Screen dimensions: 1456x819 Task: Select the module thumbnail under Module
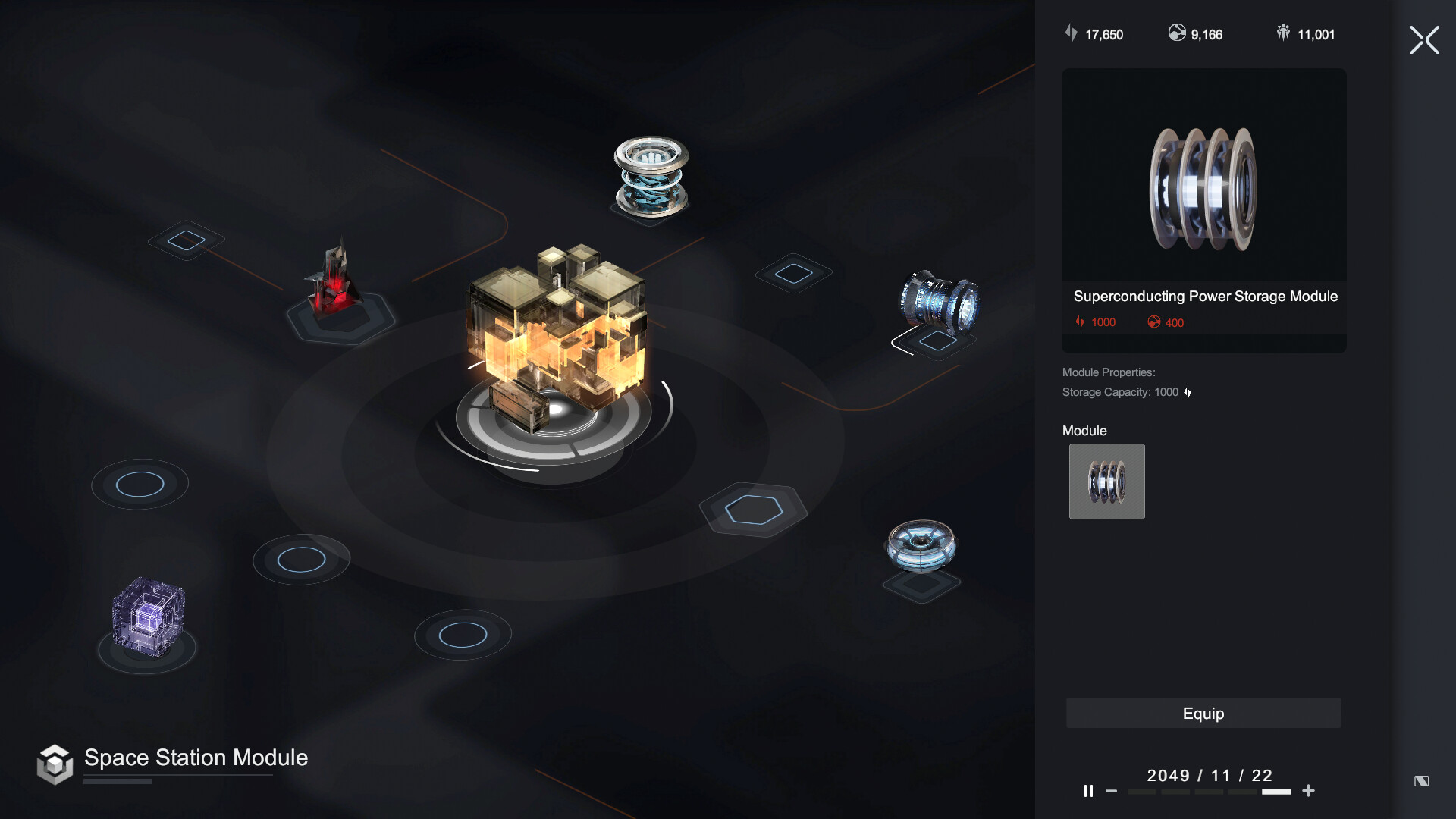1106,482
